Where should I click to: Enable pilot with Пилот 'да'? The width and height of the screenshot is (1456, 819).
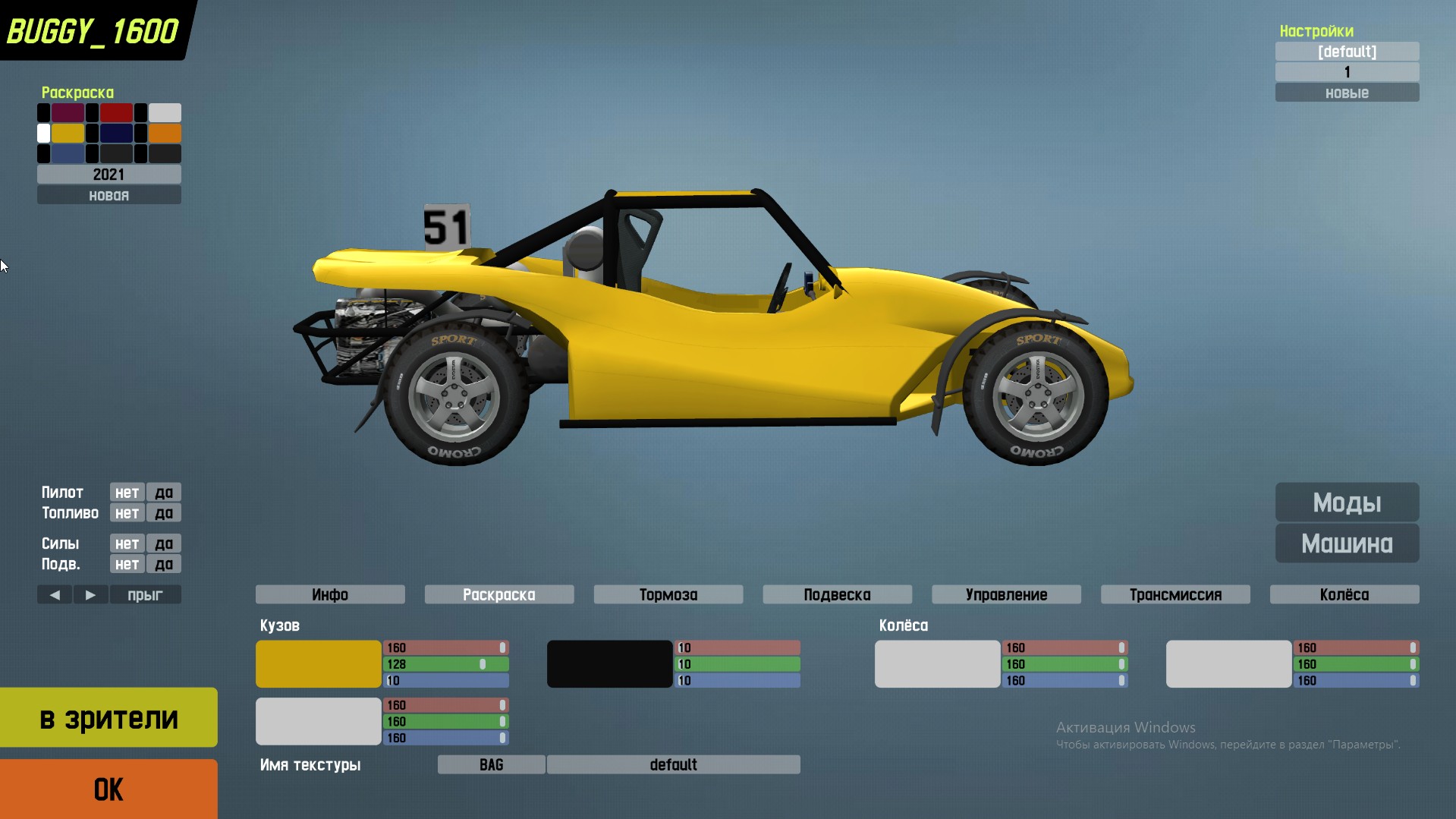point(164,493)
